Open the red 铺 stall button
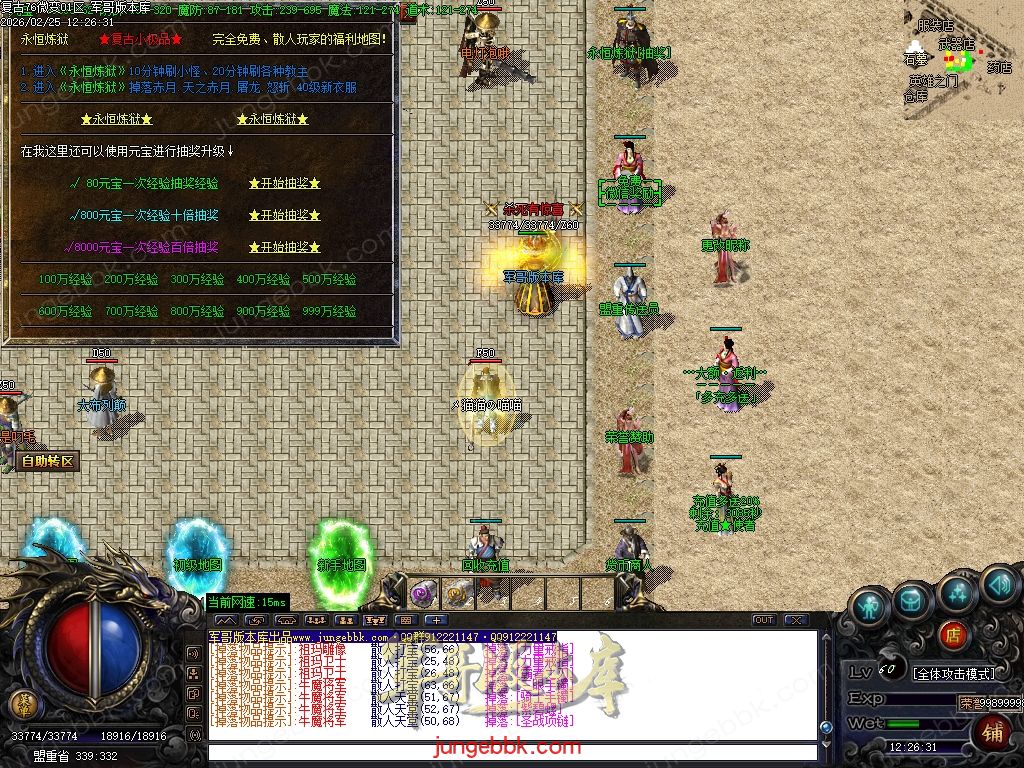This screenshot has width=1024, height=768. 994,733
